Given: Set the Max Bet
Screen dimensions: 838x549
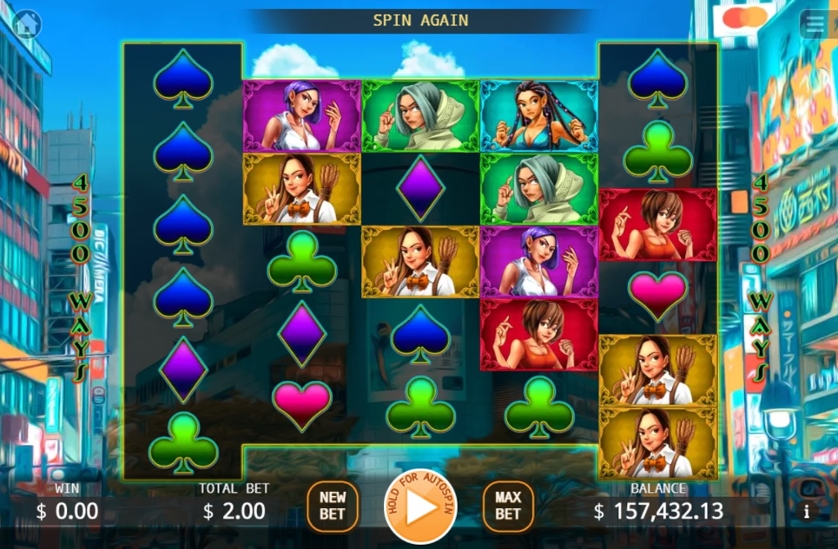Looking at the screenshot, I should 508,506.
